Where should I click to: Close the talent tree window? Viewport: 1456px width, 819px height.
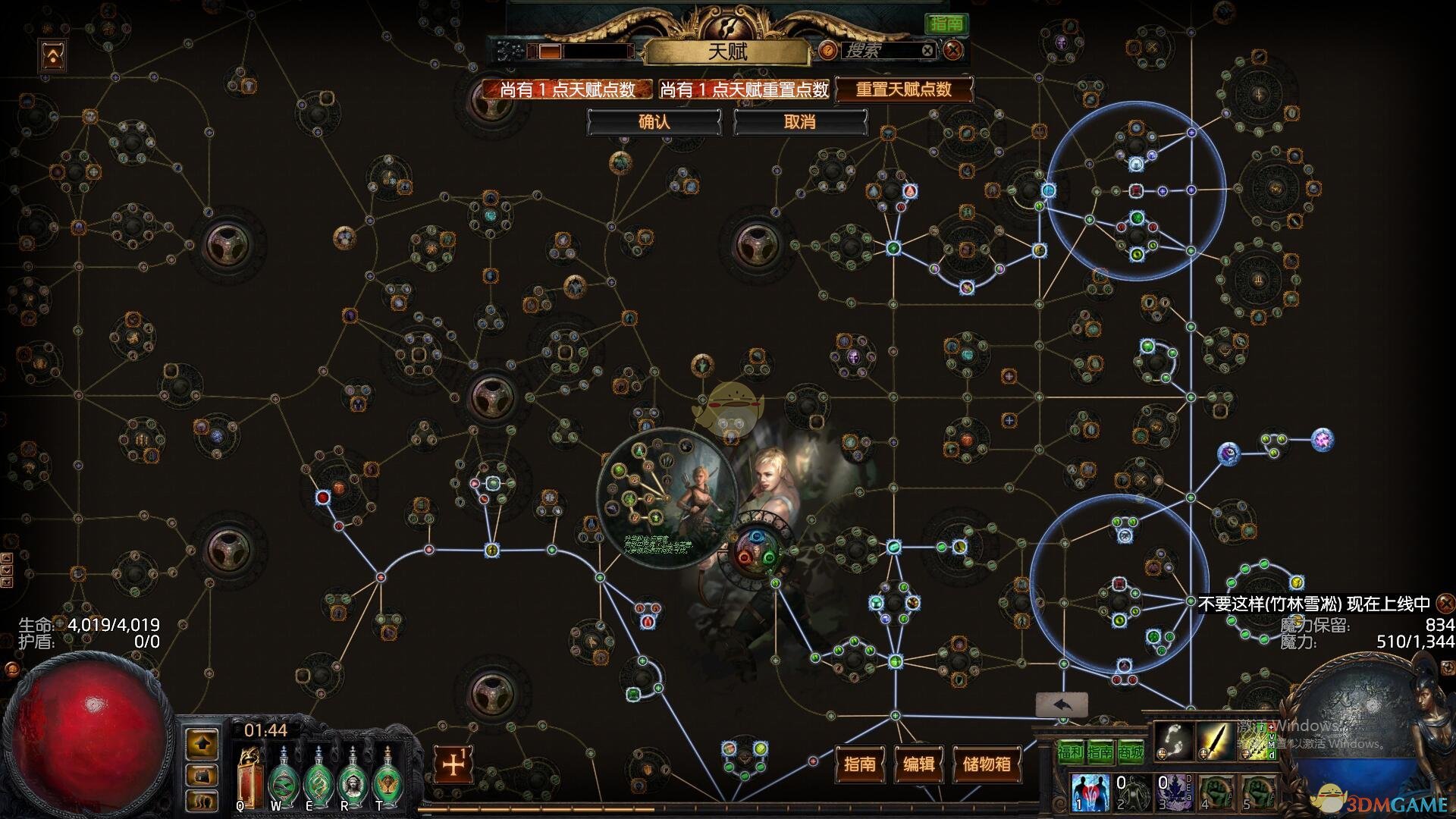tap(953, 51)
